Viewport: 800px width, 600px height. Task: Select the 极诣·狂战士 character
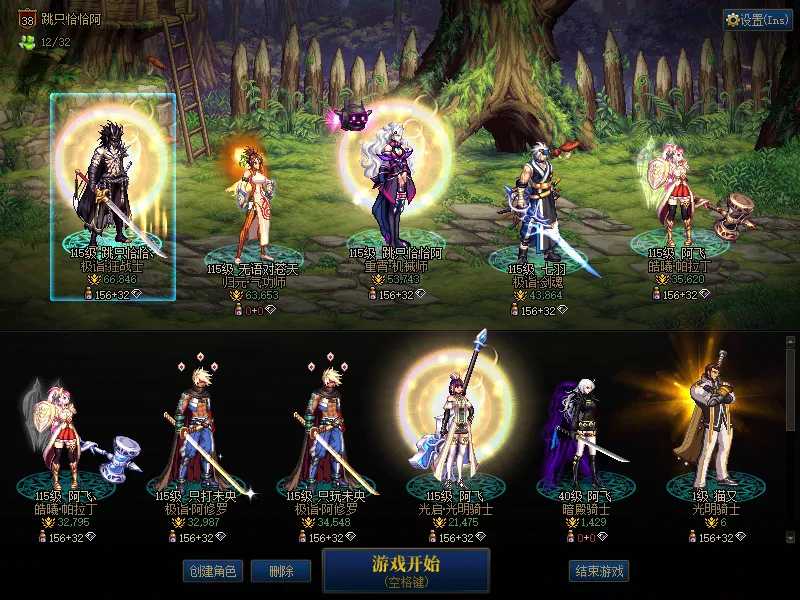[113, 196]
